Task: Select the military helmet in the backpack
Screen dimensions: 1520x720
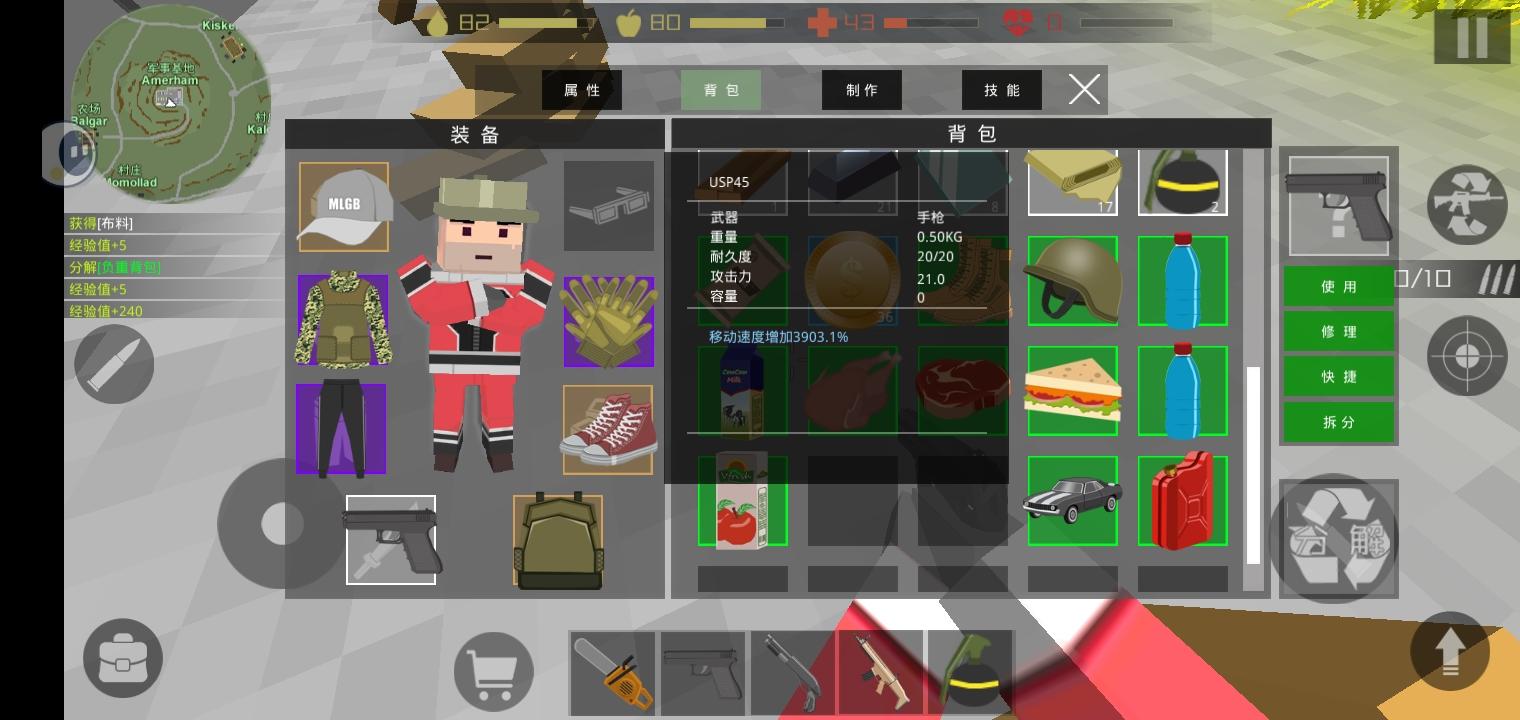Action: coord(1072,280)
